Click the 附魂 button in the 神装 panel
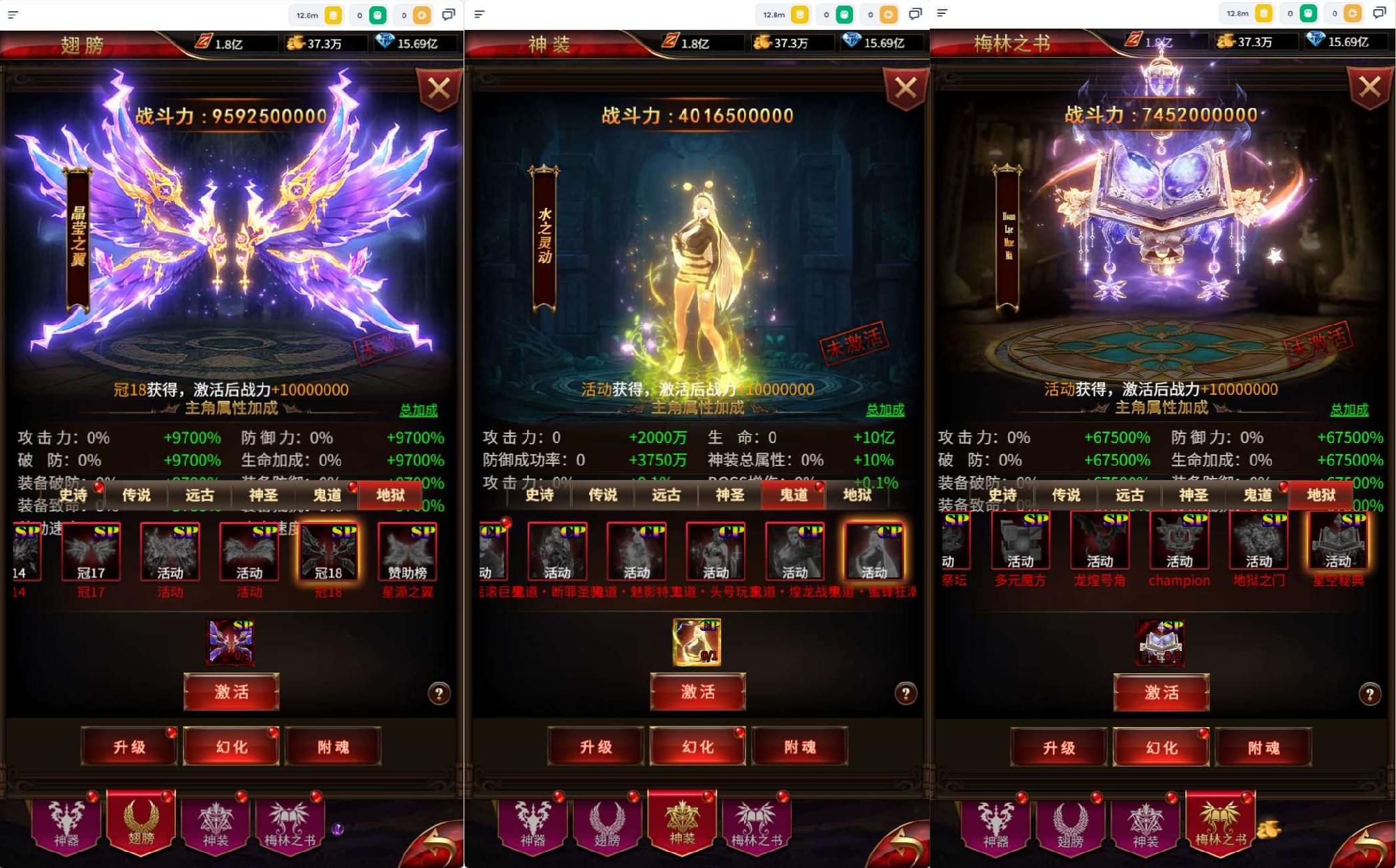 pyautogui.click(x=801, y=747)
